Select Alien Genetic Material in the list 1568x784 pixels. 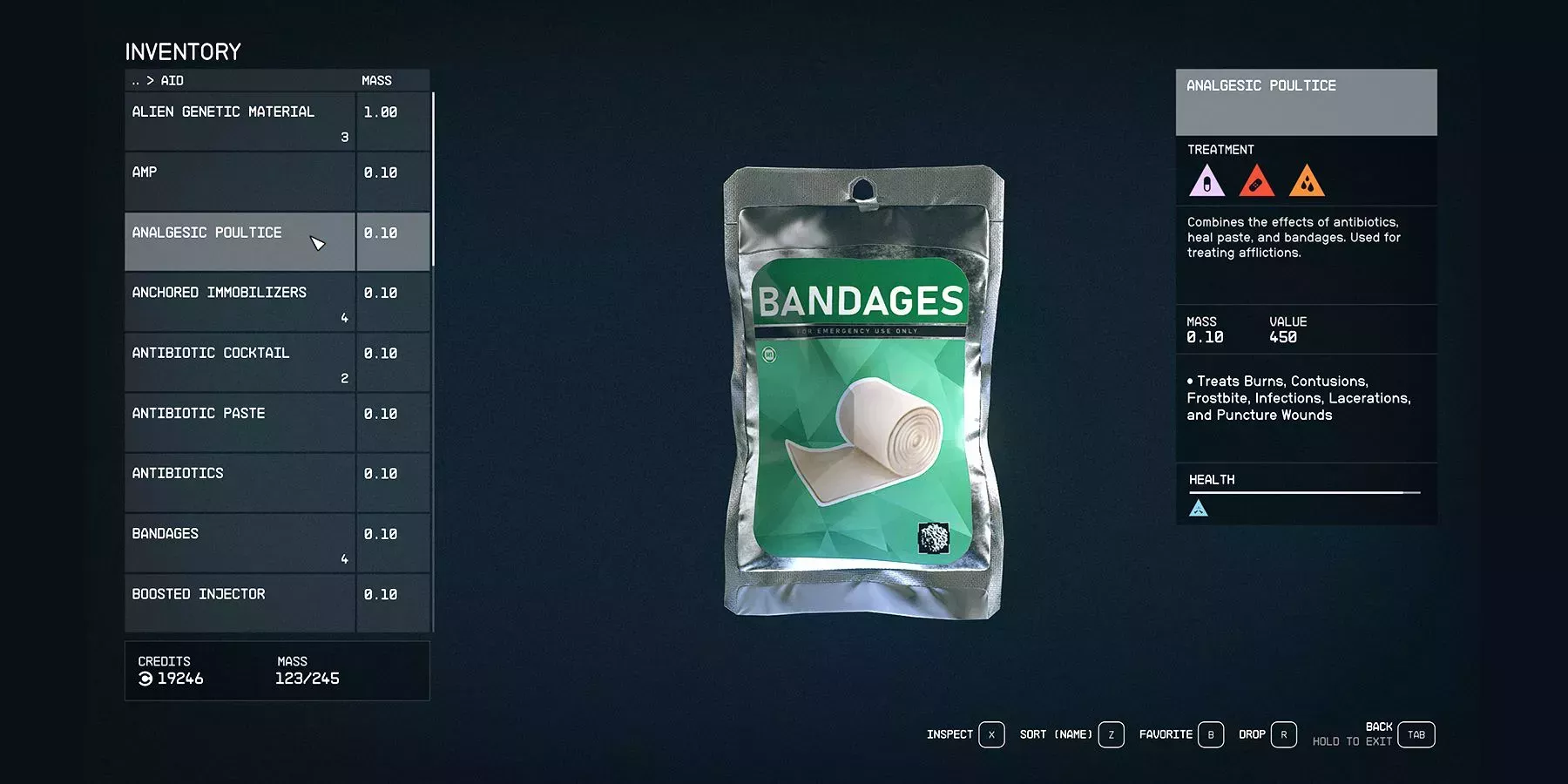click(240, 121)
